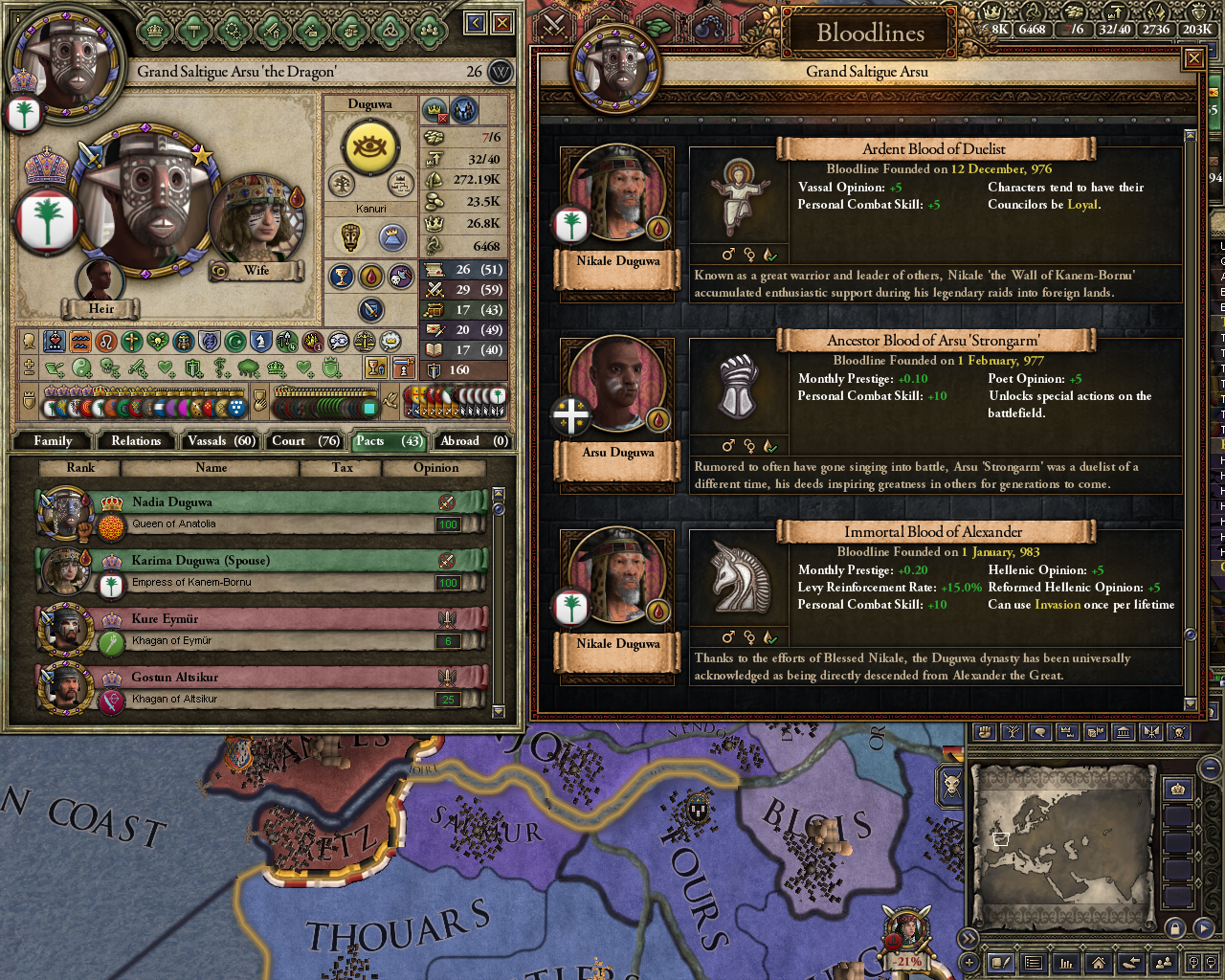Open the message log list icon
1225x980 pixels.
coord(1033,964)
